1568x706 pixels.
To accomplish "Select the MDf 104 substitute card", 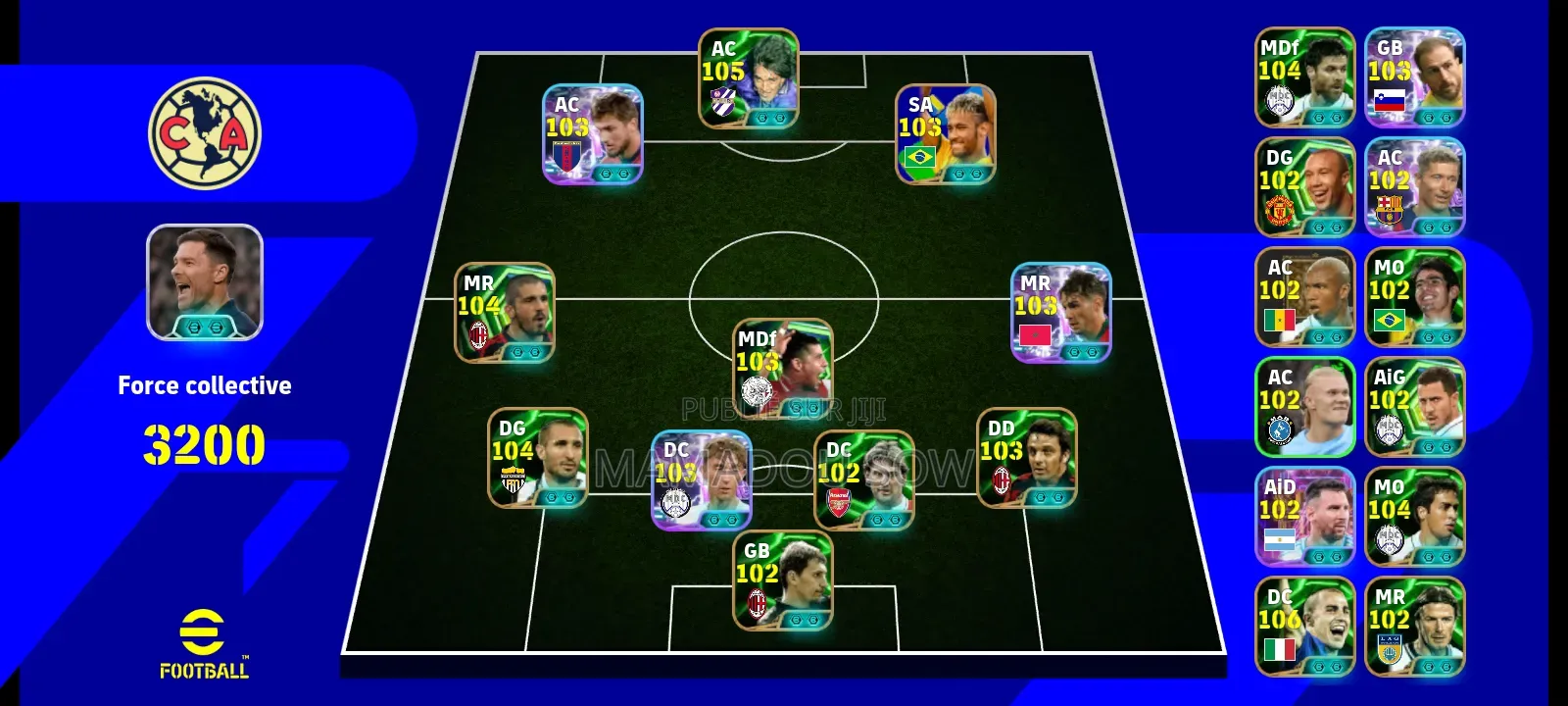I will [x=1304, y=77].
